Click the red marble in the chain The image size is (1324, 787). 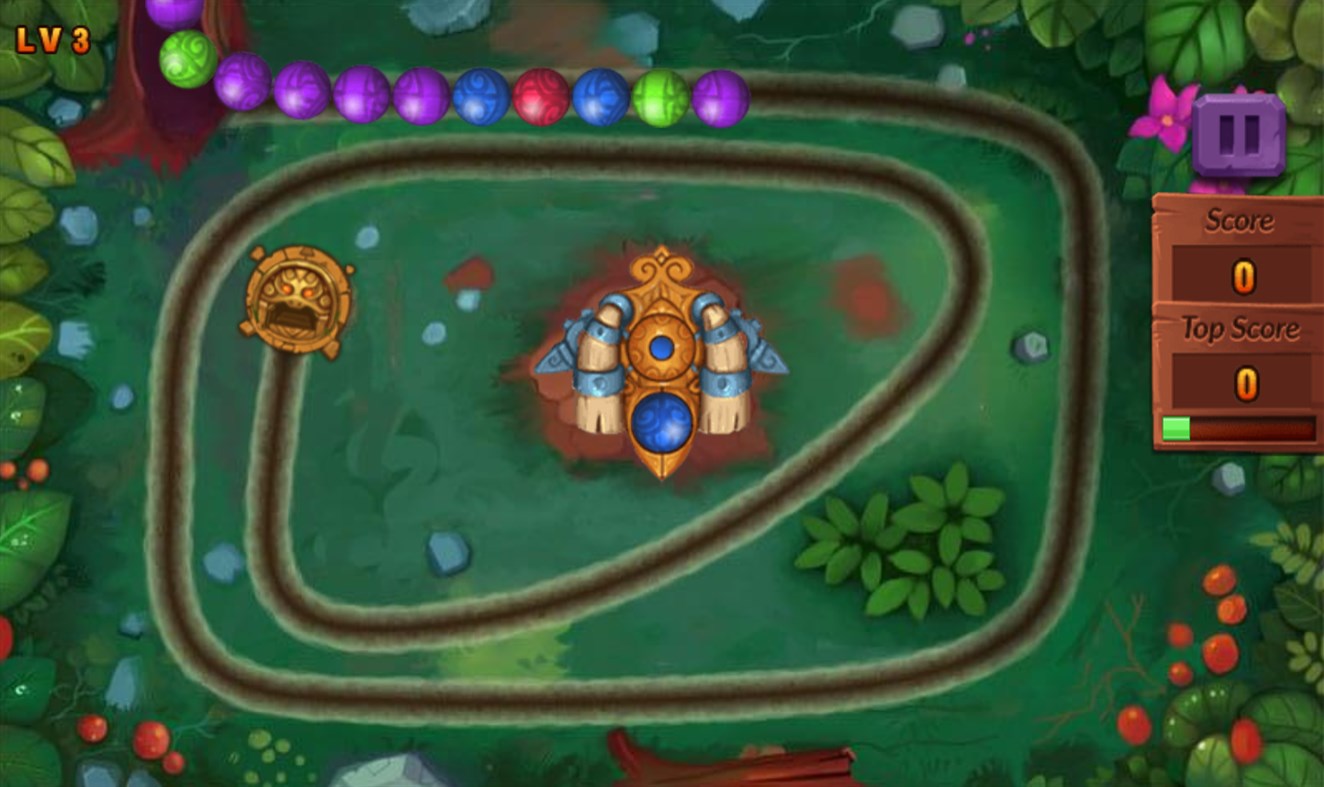[x=539, y=96]
